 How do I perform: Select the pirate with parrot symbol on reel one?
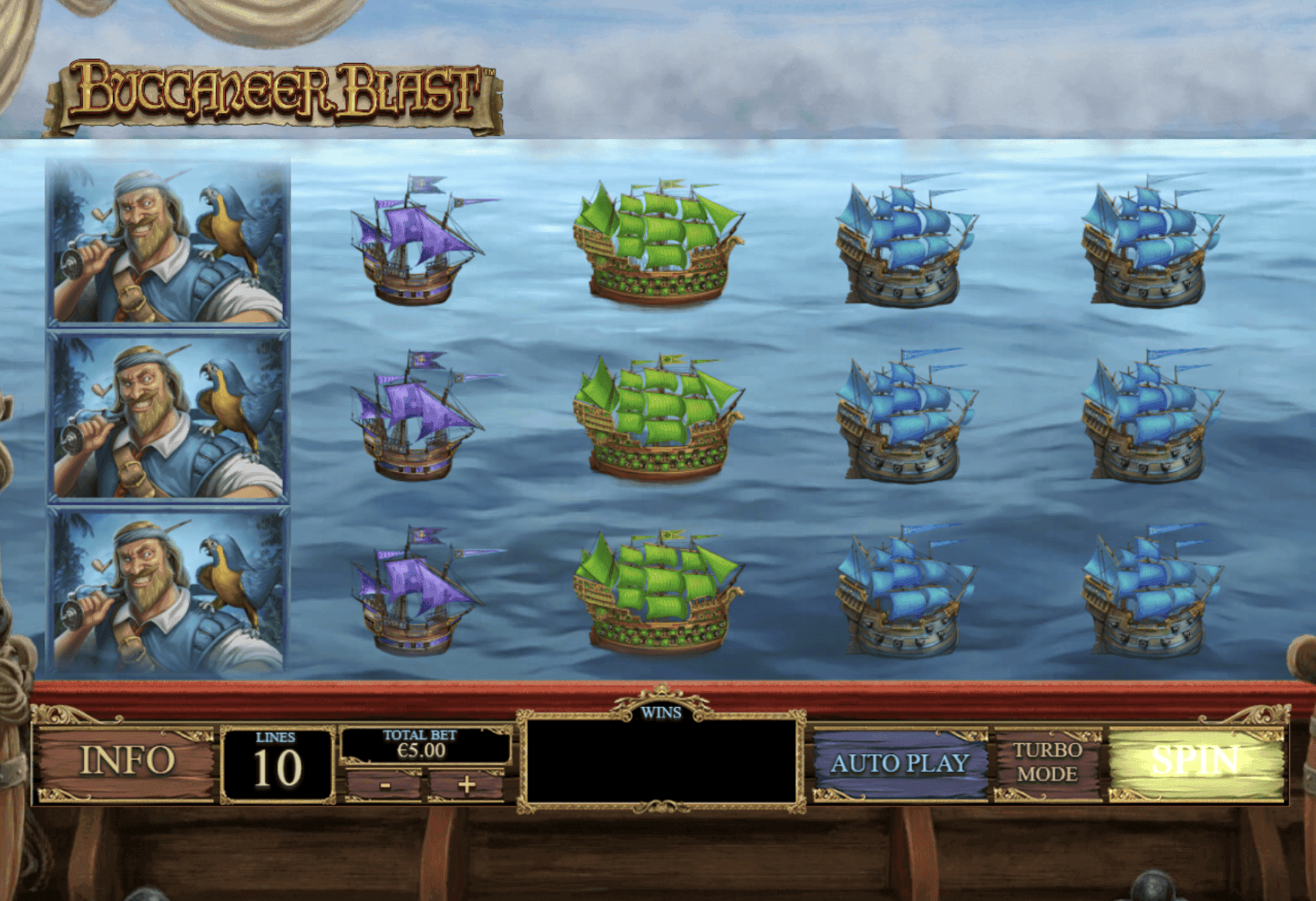tap(165, 246)
